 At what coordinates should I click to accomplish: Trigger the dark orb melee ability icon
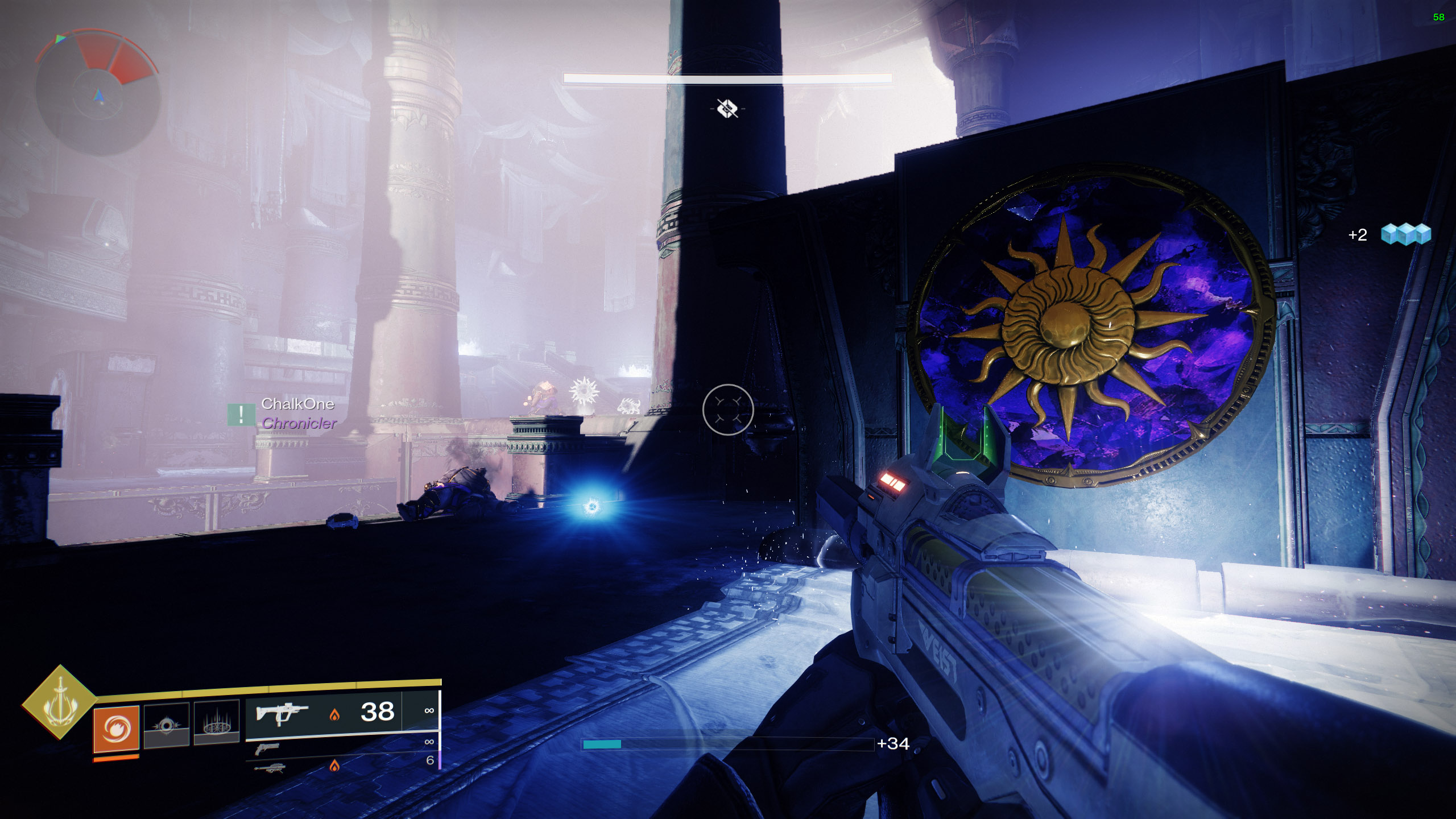[x=166, y=725]
